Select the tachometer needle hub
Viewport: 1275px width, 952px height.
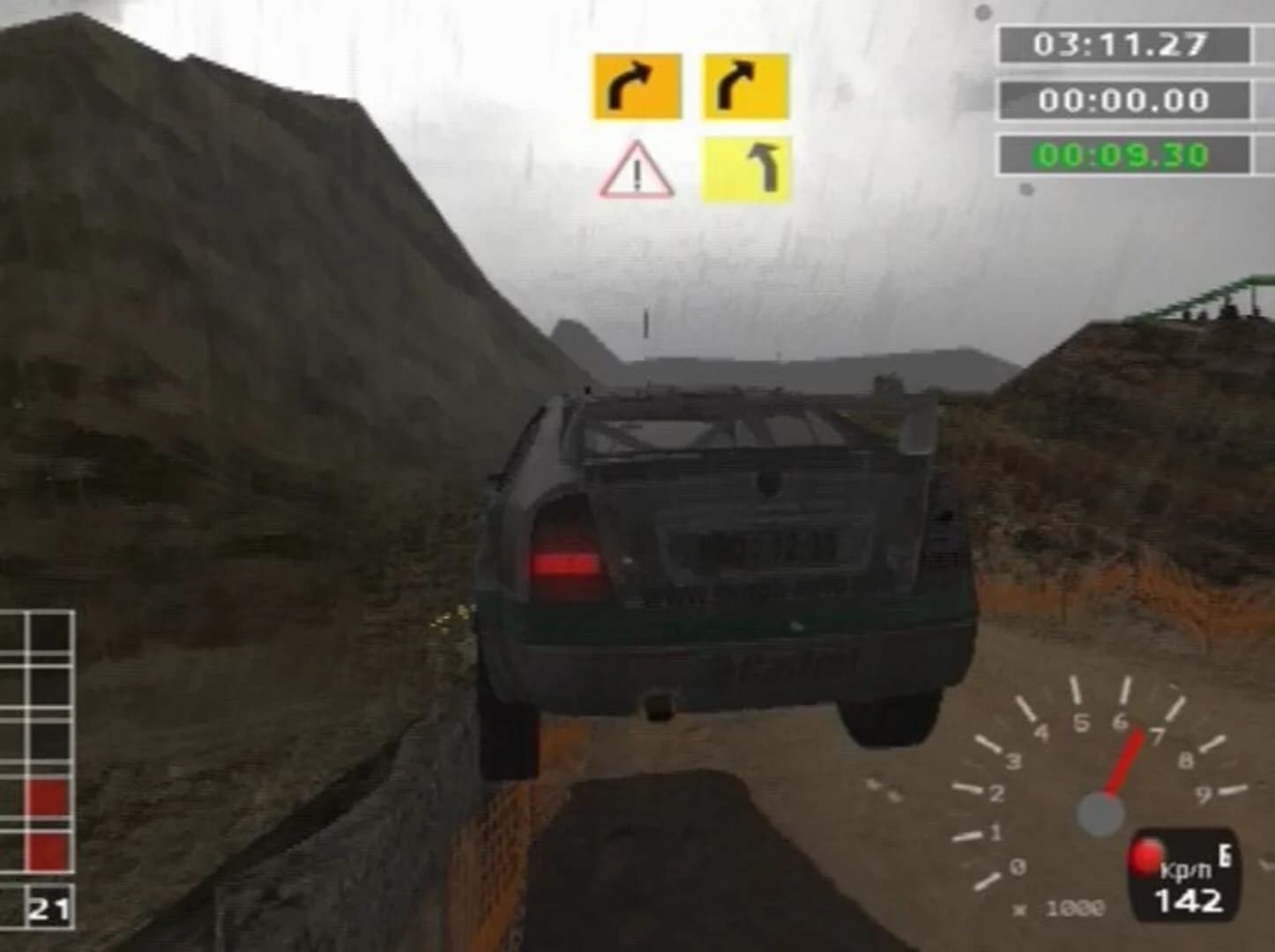1099,811
